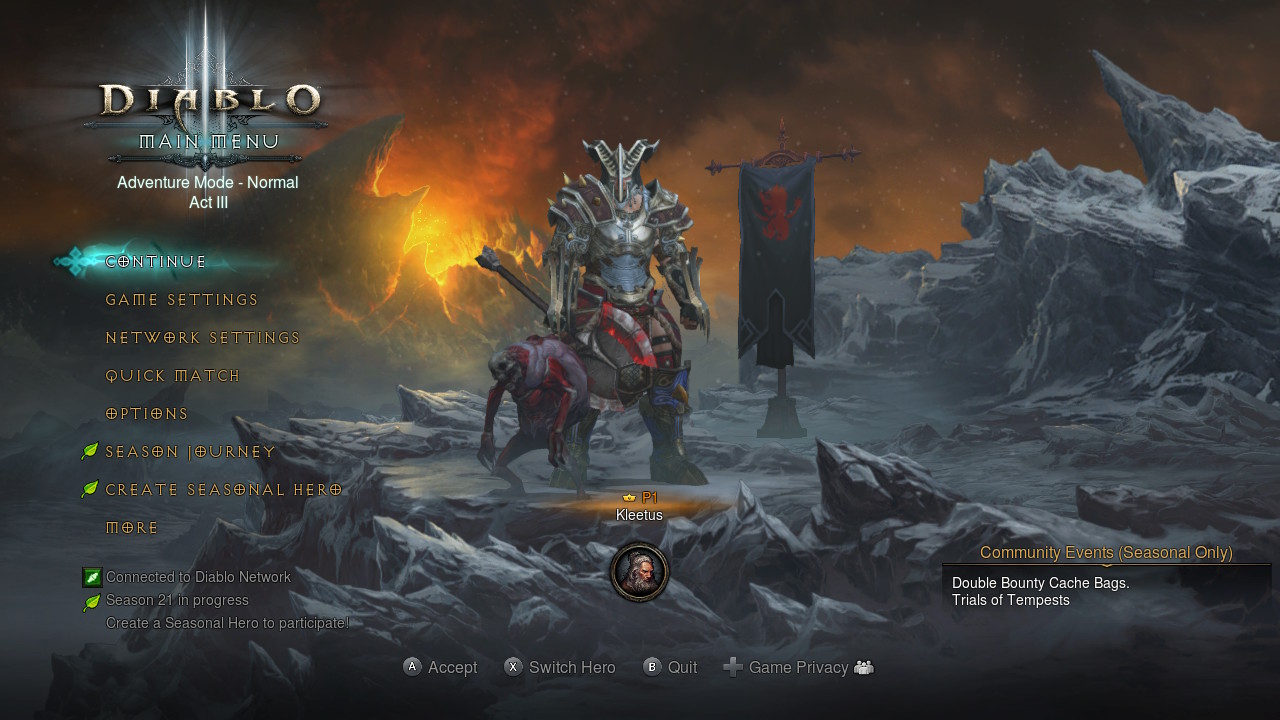This screenshot has height=720, width=1280.
Task: Select Create Seasonal Hero
Action: point(223,490)
